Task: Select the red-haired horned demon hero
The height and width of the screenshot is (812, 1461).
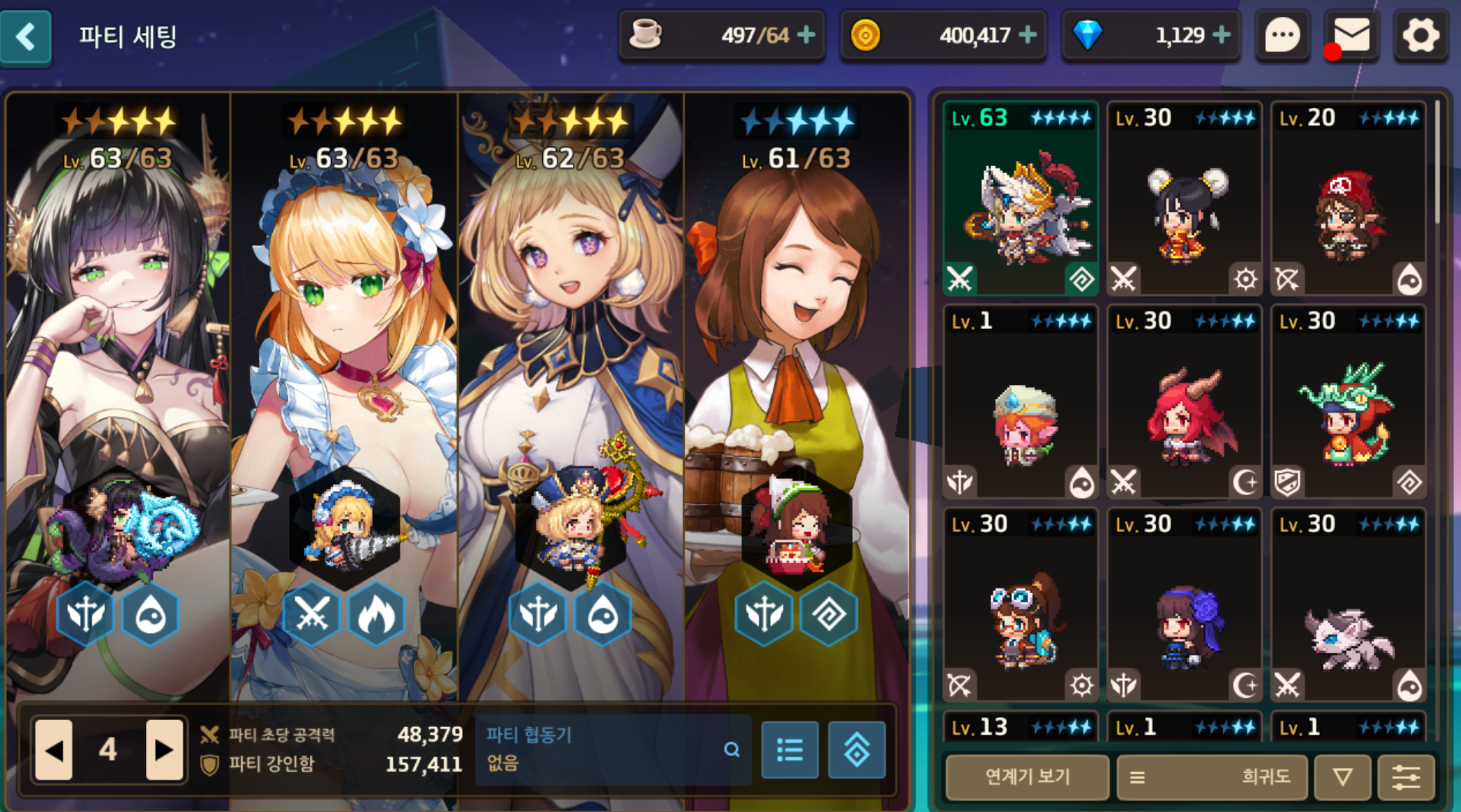Action: pyautogui.click(x=1184, y=402)
